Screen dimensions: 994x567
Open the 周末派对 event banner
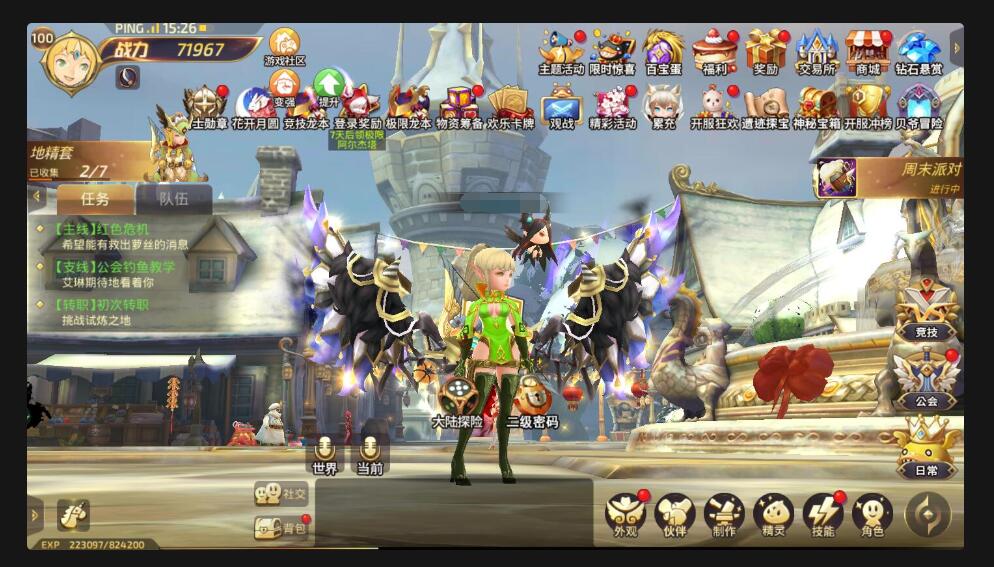889,177
